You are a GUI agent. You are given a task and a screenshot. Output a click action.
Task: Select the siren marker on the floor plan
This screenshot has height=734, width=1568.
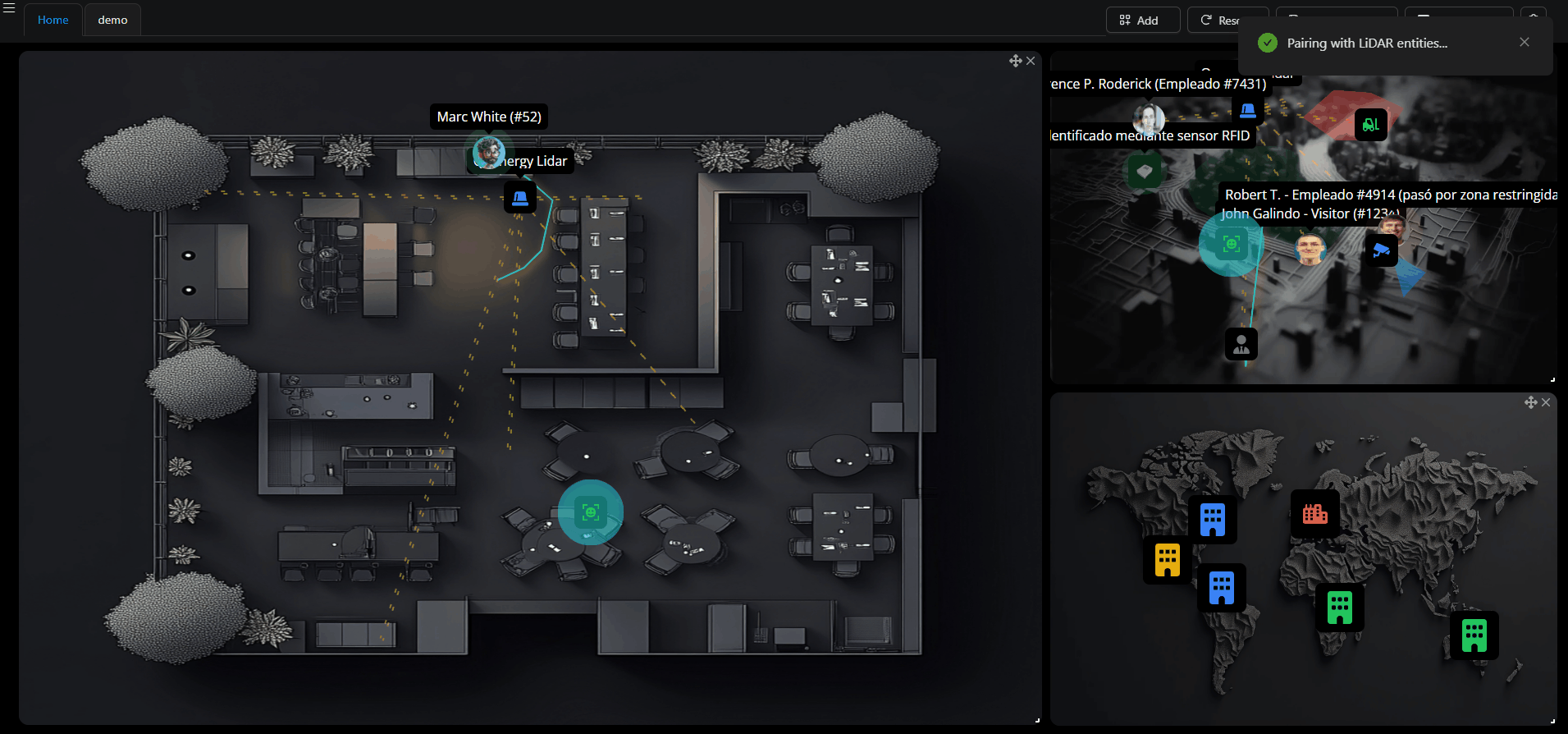pos(519,197)
